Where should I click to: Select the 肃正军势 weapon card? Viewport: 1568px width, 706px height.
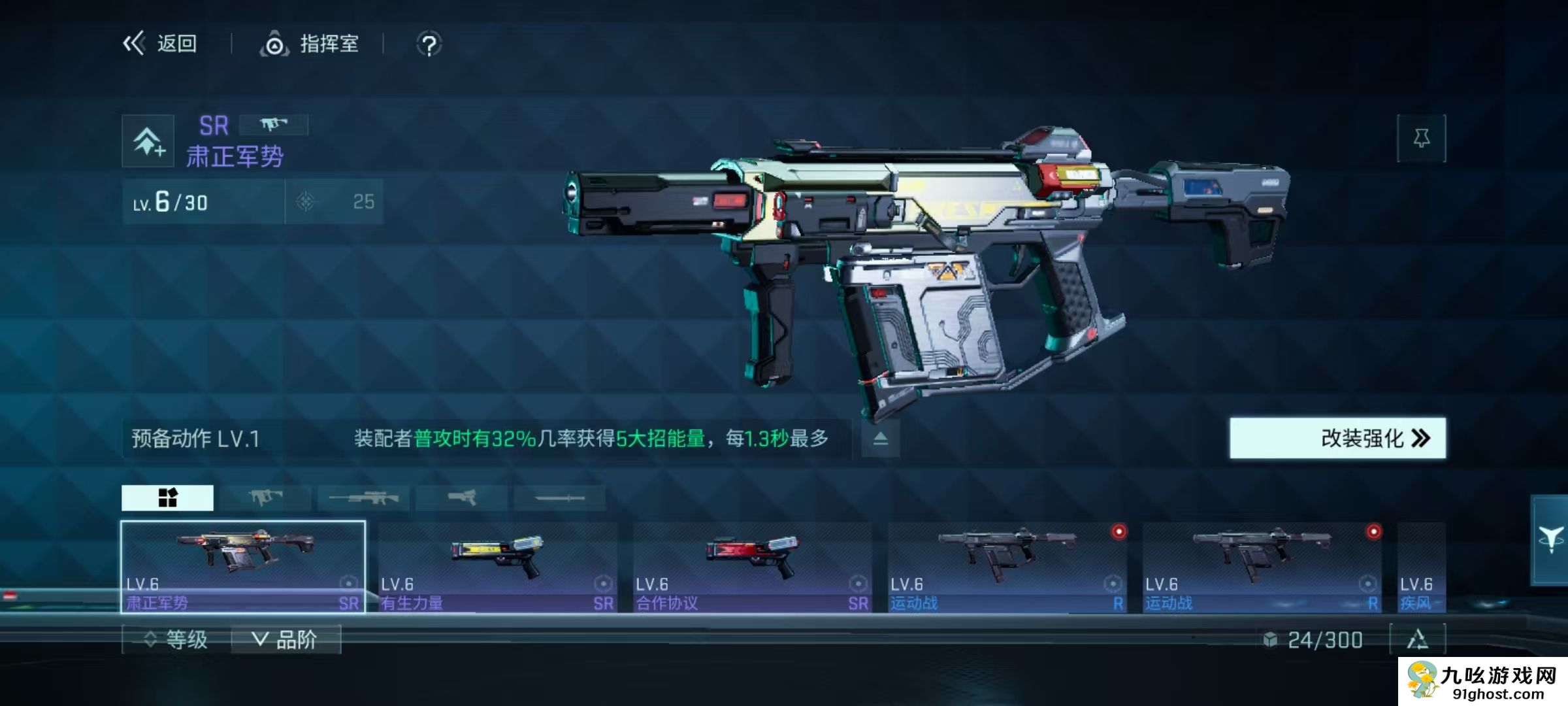pos(243,566)
